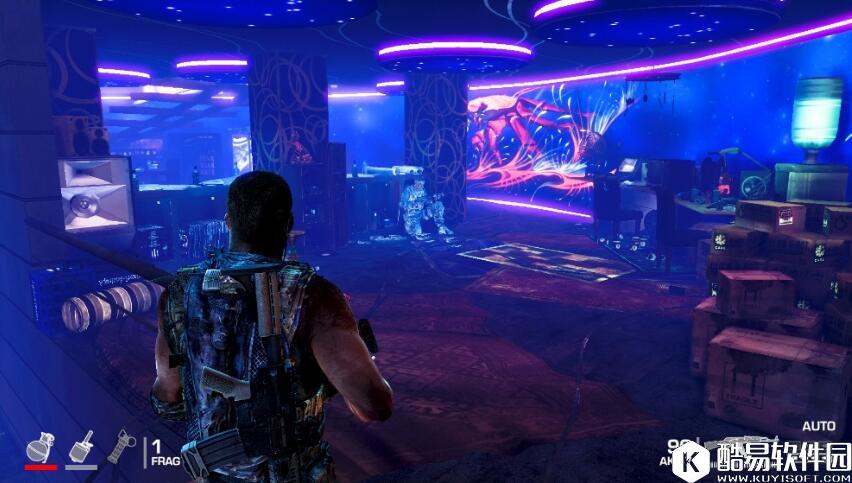This screenshot has width=852, height=483.
Task: Choose the sticky grenade icon
Action: click(x=82, y=446)
